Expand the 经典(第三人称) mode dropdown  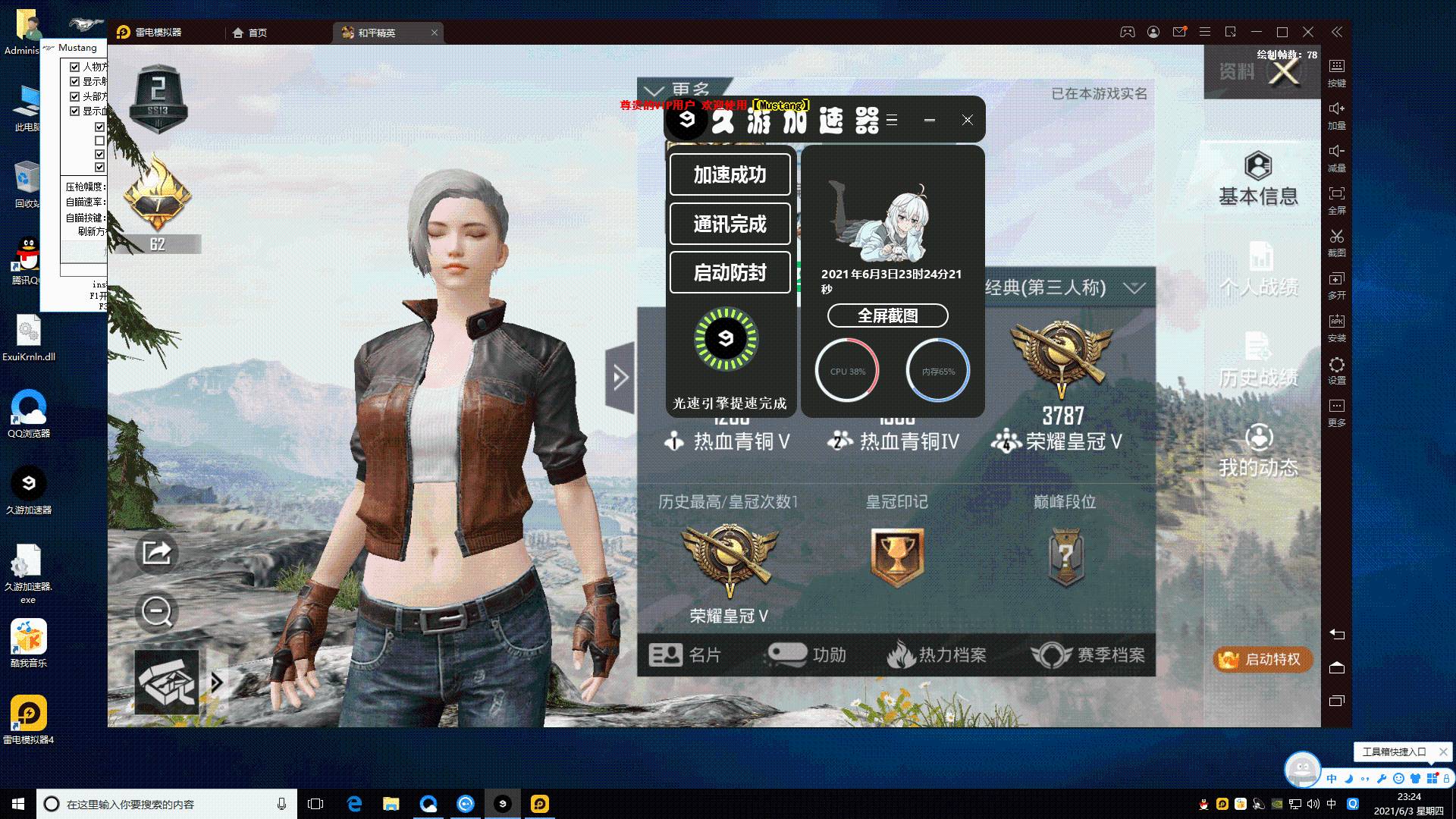pyautogui.click(x=1134, y=288)
